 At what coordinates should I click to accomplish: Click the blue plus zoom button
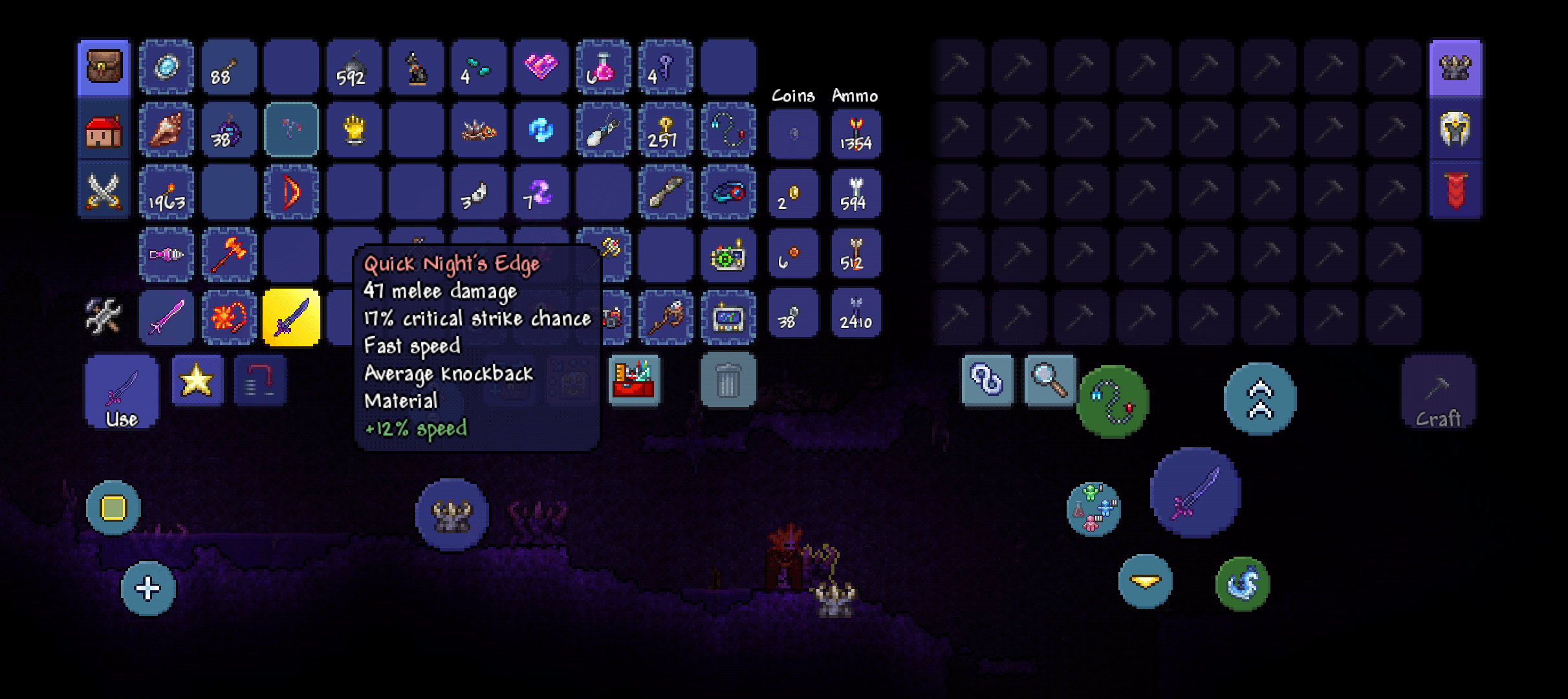tap(148, 588)
